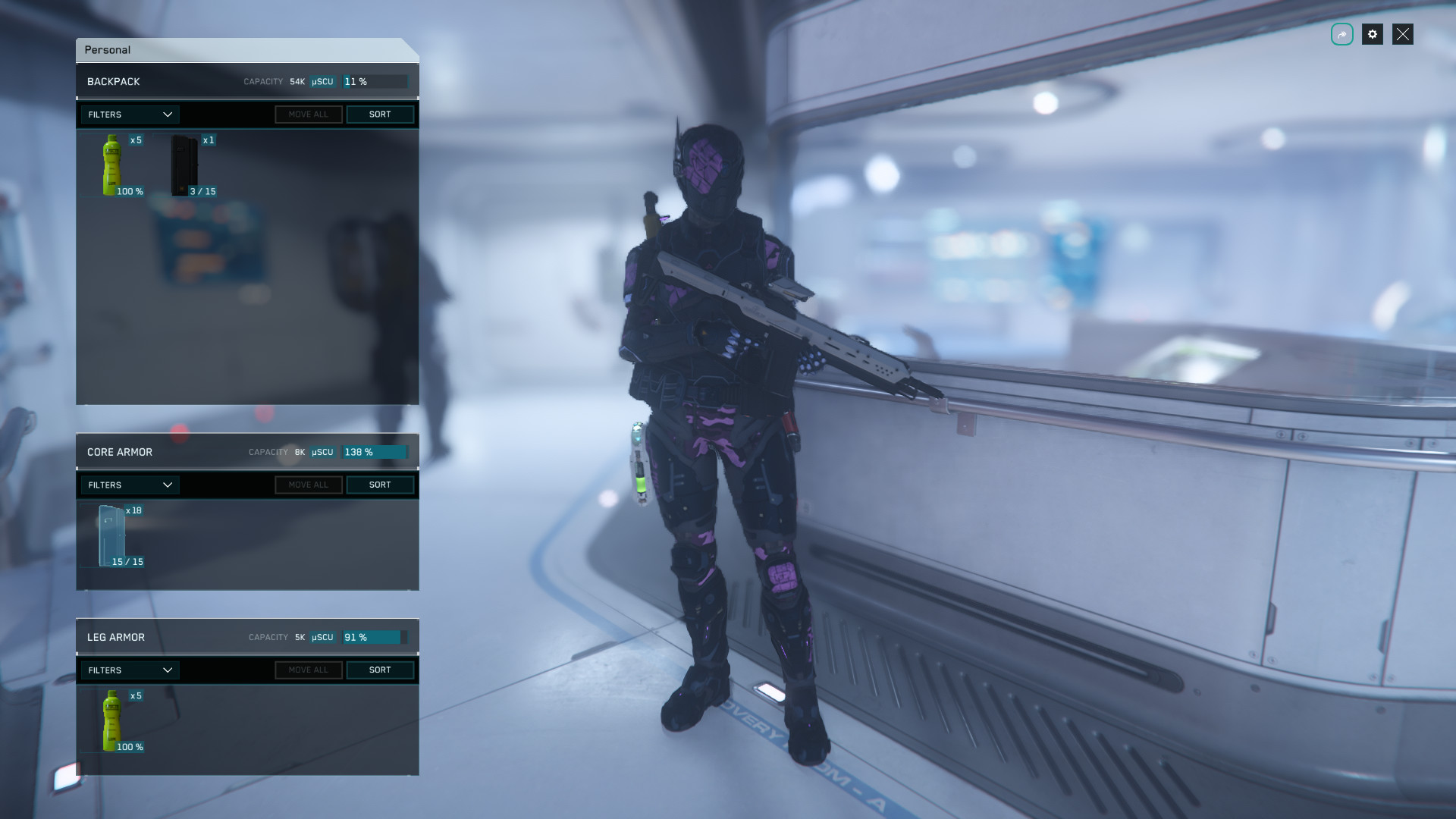The image size is (1456, 819).
Task: Select the green bottle in Backpack
Action: tap(113, 165)
